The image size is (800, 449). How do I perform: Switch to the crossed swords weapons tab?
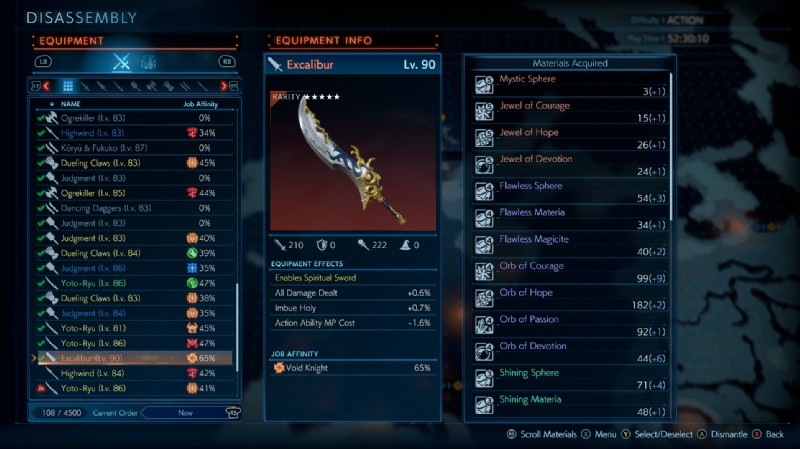point(122,62)
